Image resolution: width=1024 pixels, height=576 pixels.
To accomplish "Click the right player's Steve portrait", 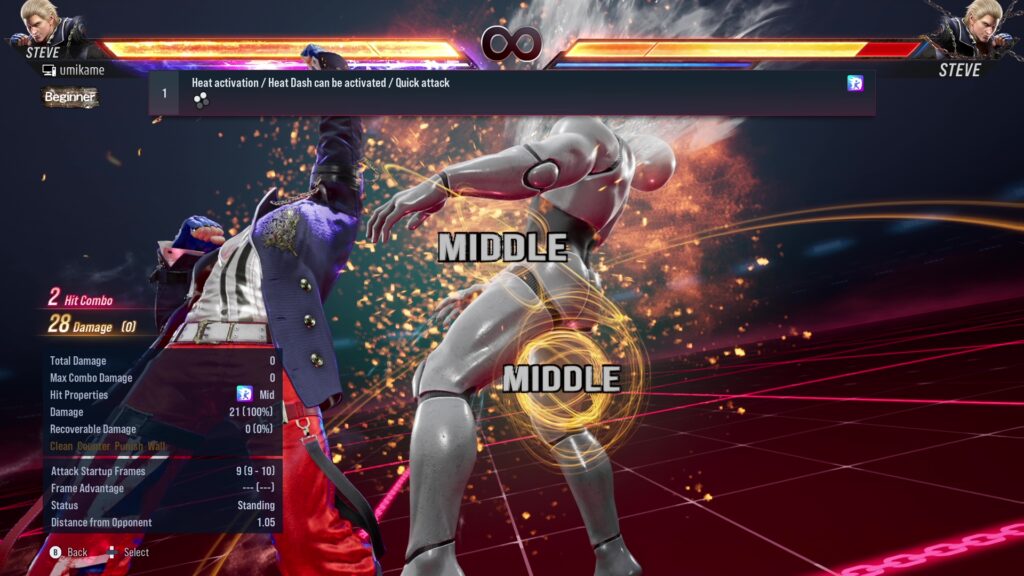I will coord(980,24).
